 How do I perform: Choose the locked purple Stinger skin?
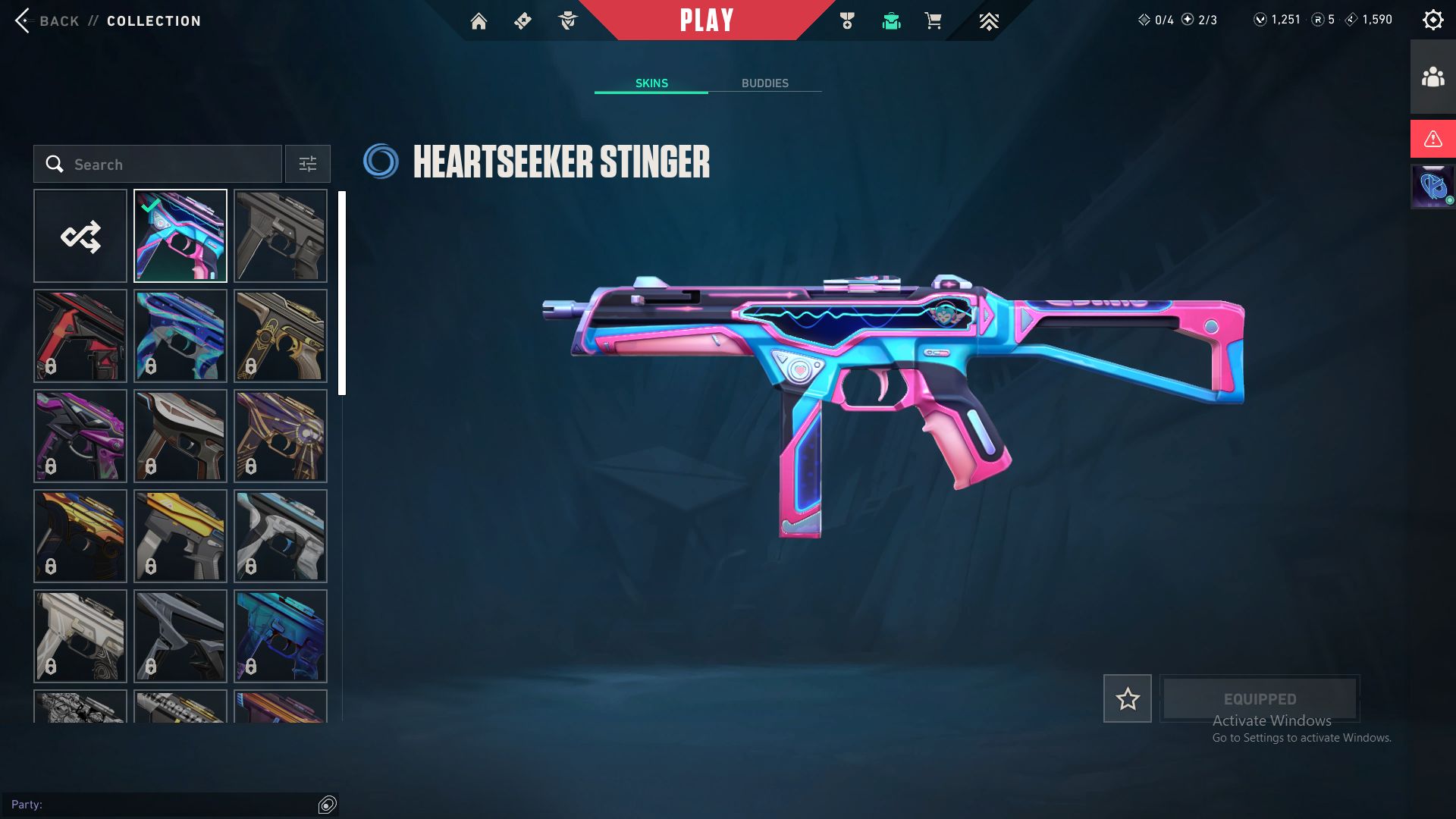[x=80, y=436]
